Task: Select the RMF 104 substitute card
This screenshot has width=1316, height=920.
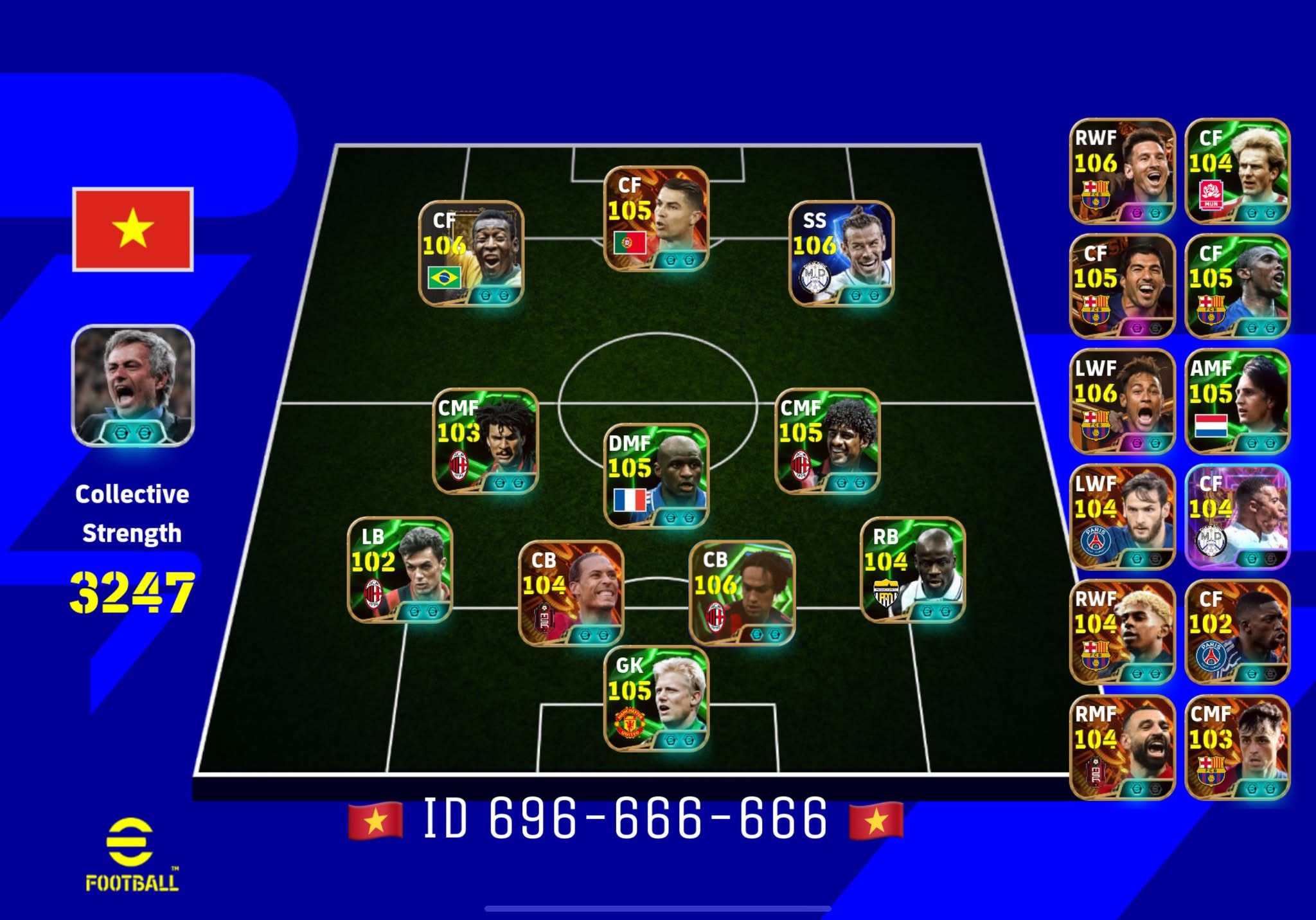Action: [x=1122, y=747]
